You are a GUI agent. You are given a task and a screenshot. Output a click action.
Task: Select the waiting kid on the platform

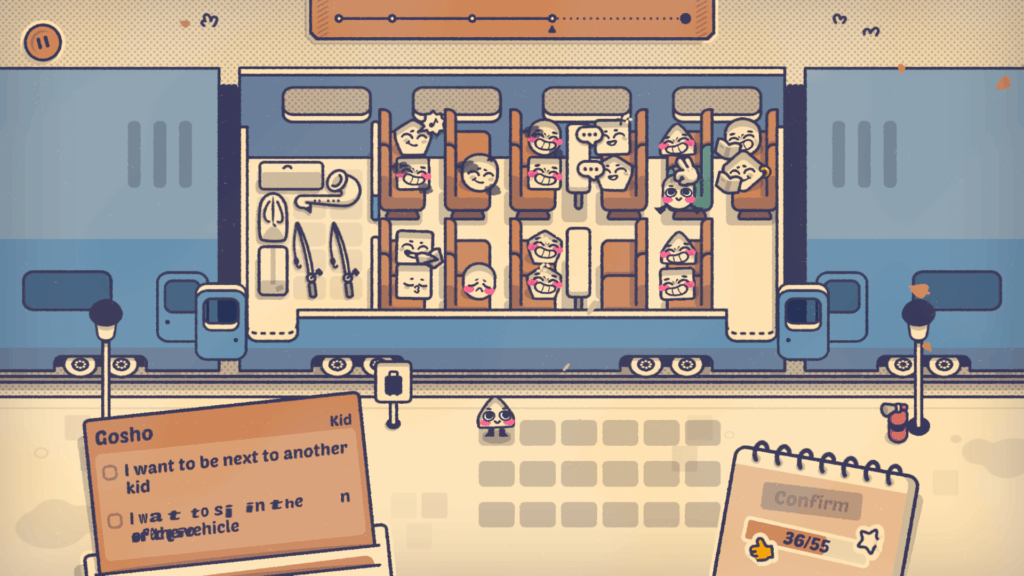pos(496,416)
